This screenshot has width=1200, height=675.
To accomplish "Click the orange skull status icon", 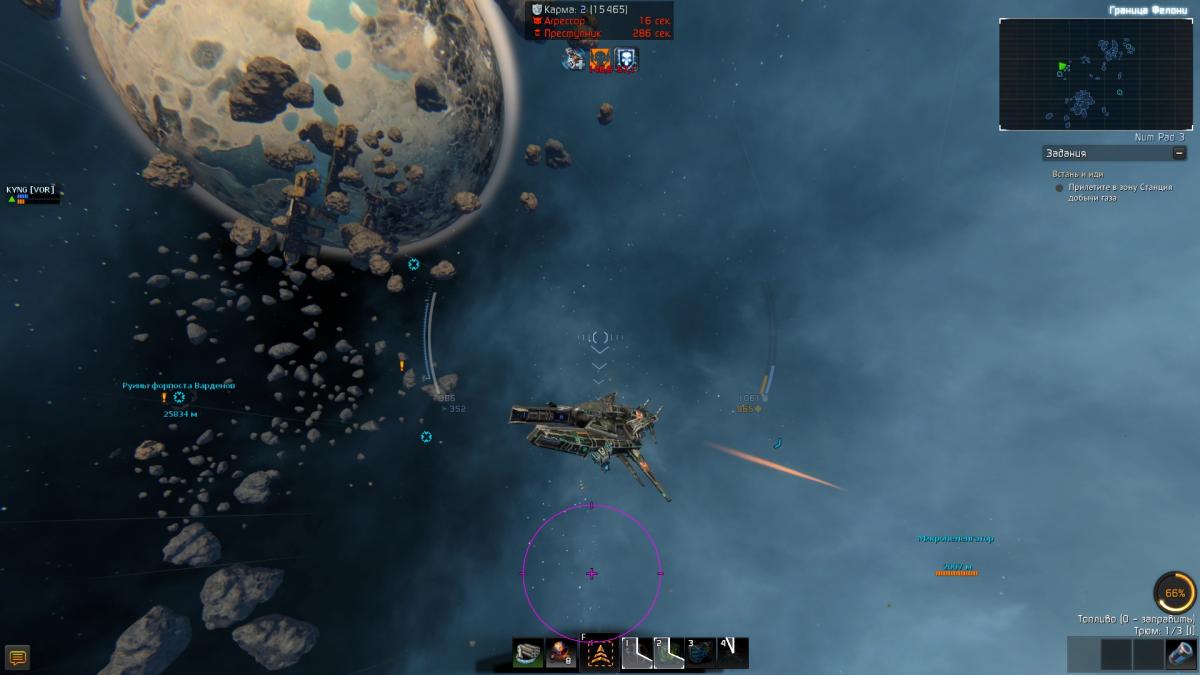I will click(x=600, y=59).
